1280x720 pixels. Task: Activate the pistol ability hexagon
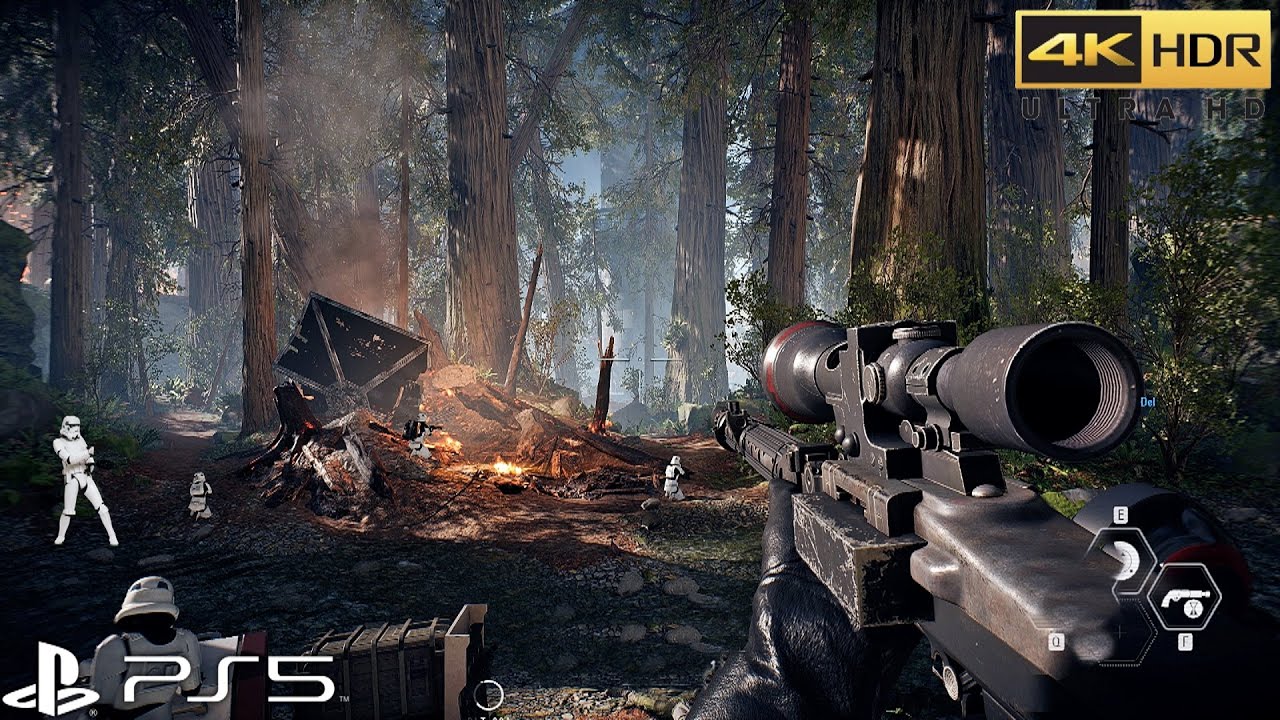pyautogui.click(x=1183, y=597)
